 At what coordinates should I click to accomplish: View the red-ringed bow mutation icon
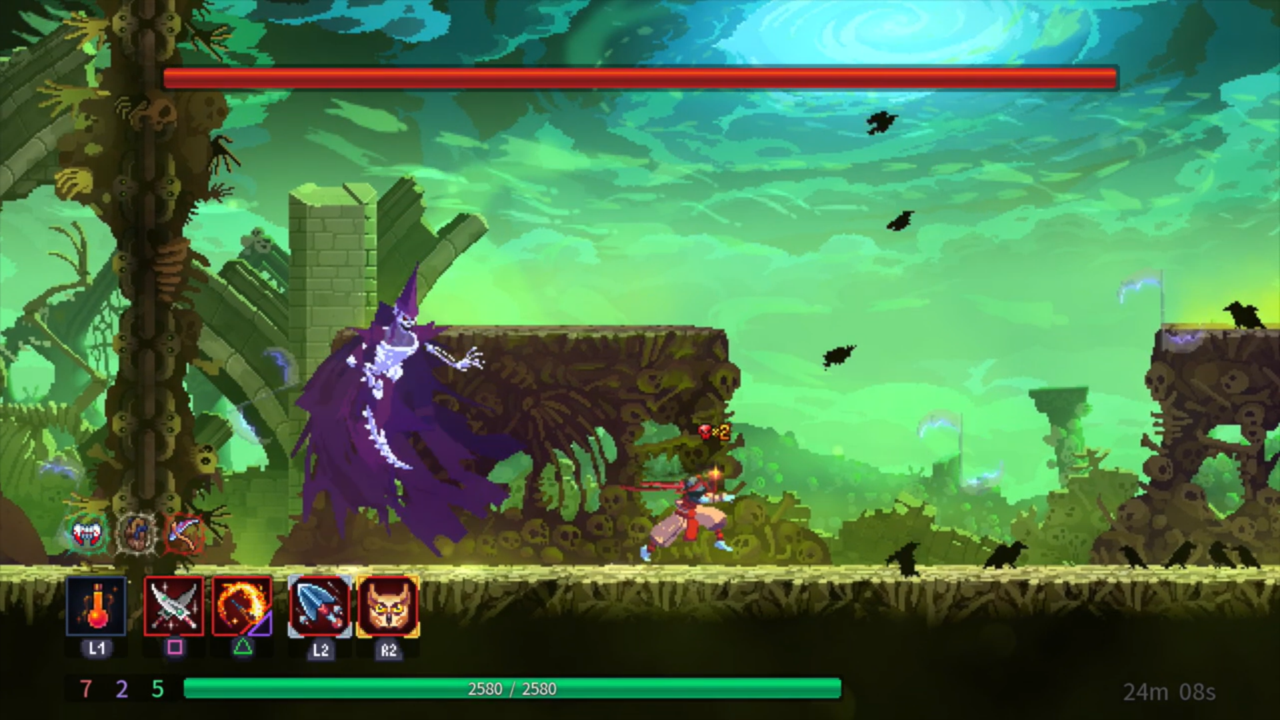184,534
